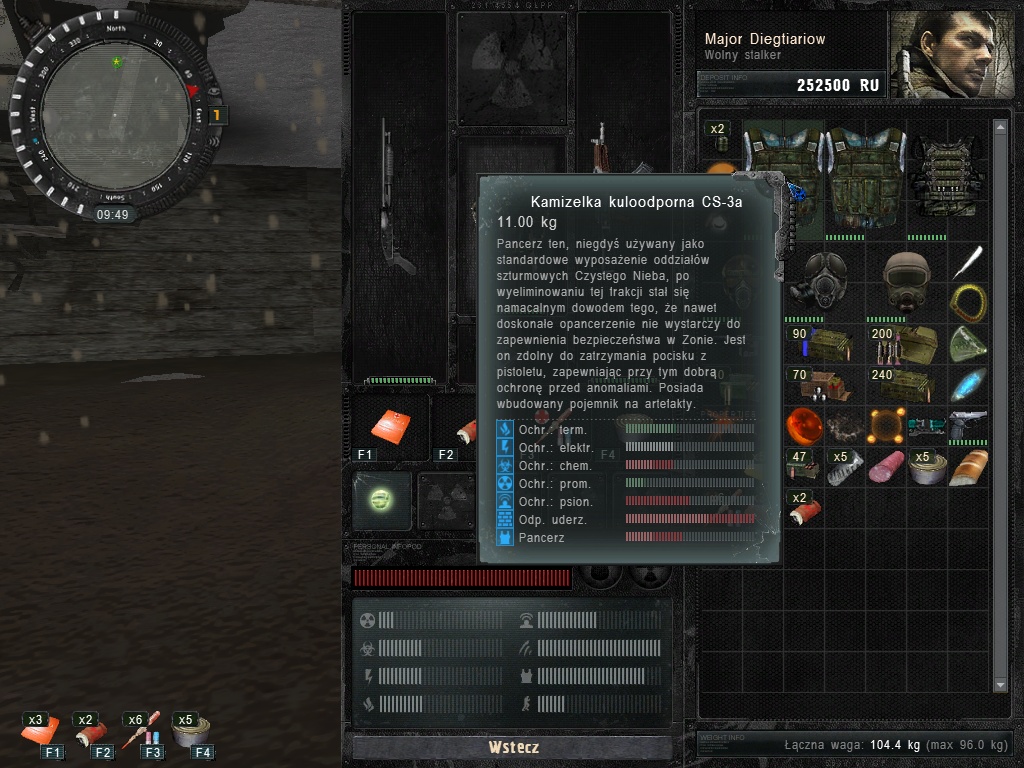
Task: Pick the shotgun shells stack of 70
Action: 824,385
